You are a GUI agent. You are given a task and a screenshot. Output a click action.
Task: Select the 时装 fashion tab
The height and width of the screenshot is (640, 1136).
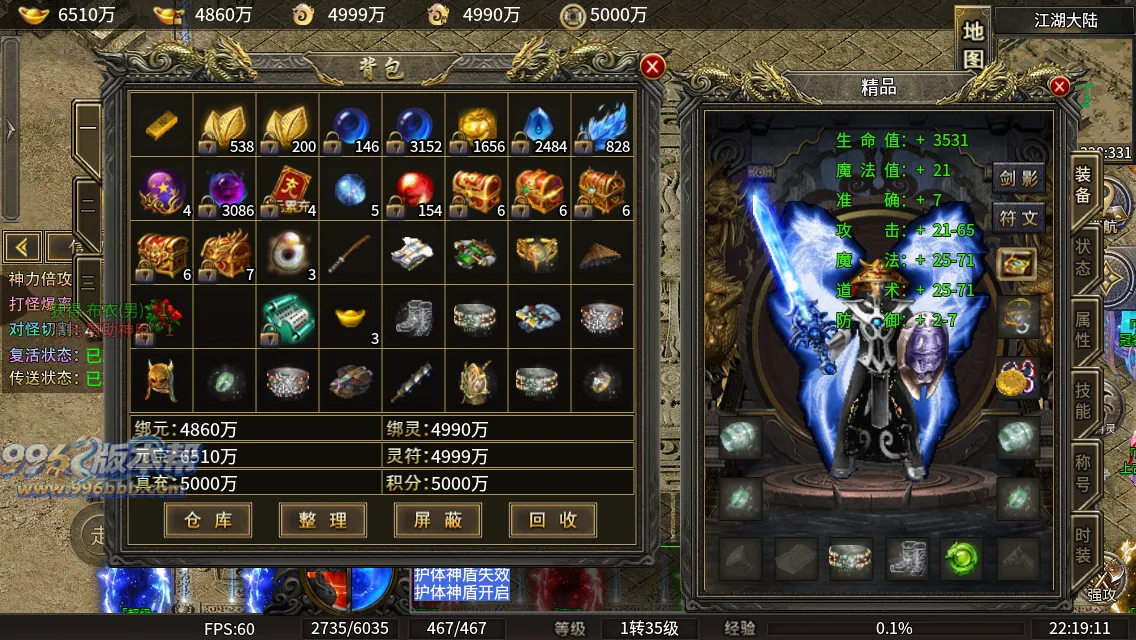coord(1083,541)
